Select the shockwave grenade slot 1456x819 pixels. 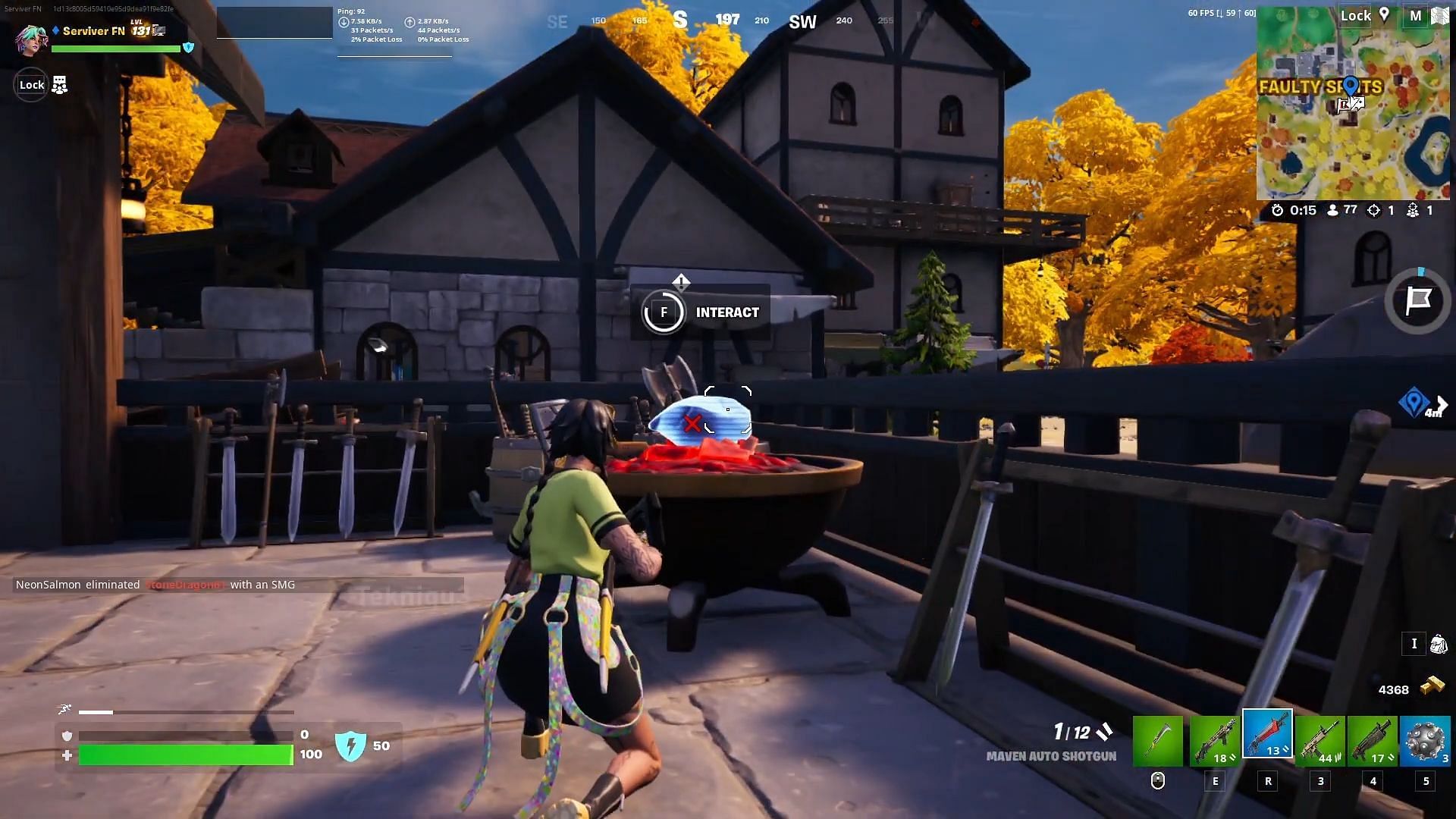[1425, 741]
